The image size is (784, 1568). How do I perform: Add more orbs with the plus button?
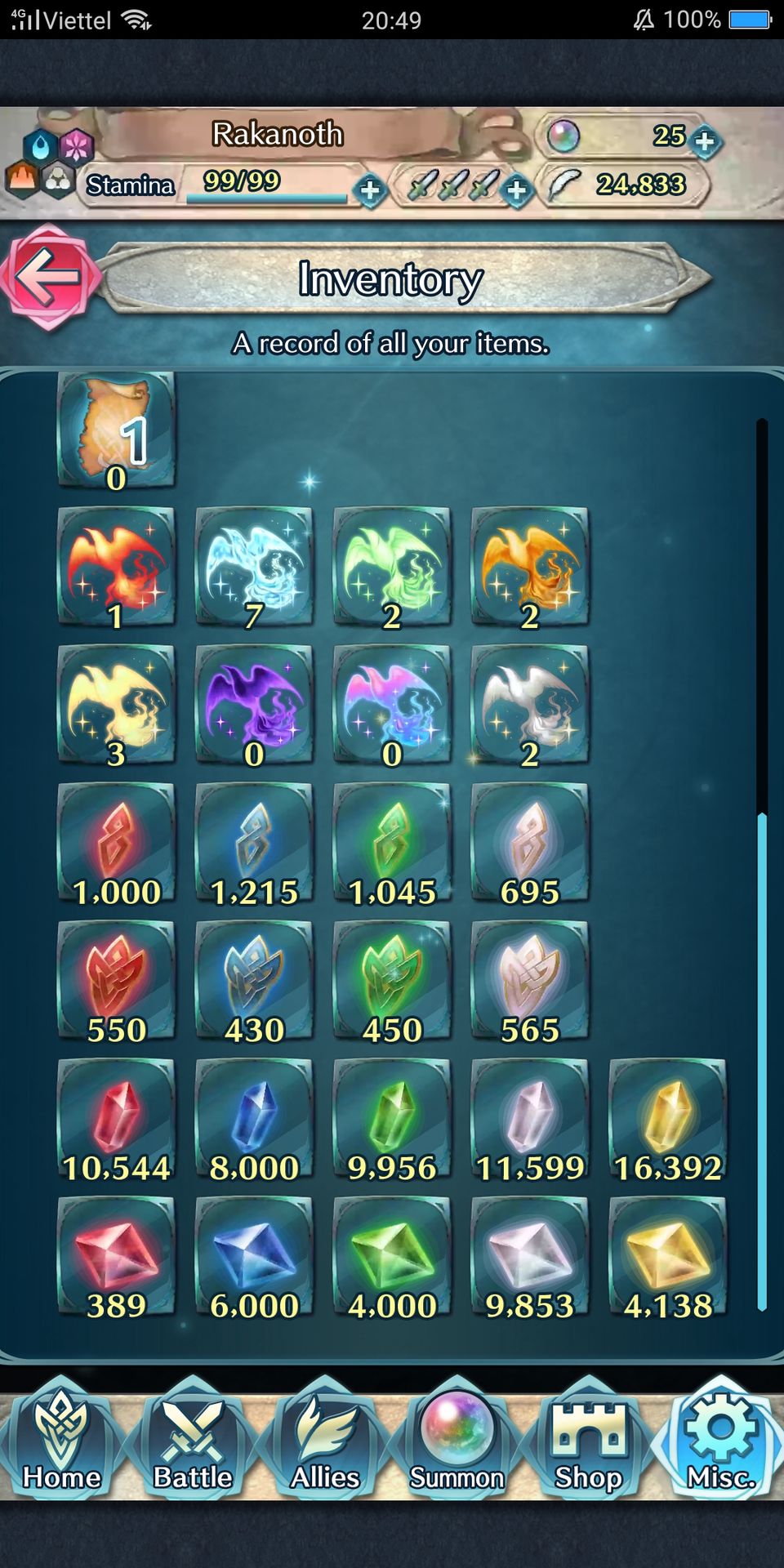704,141
